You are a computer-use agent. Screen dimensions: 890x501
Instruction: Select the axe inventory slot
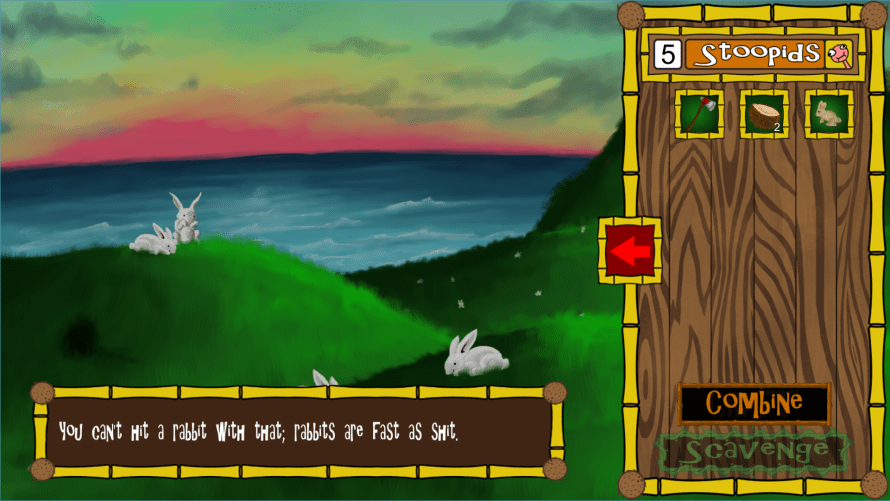point(699,114)
